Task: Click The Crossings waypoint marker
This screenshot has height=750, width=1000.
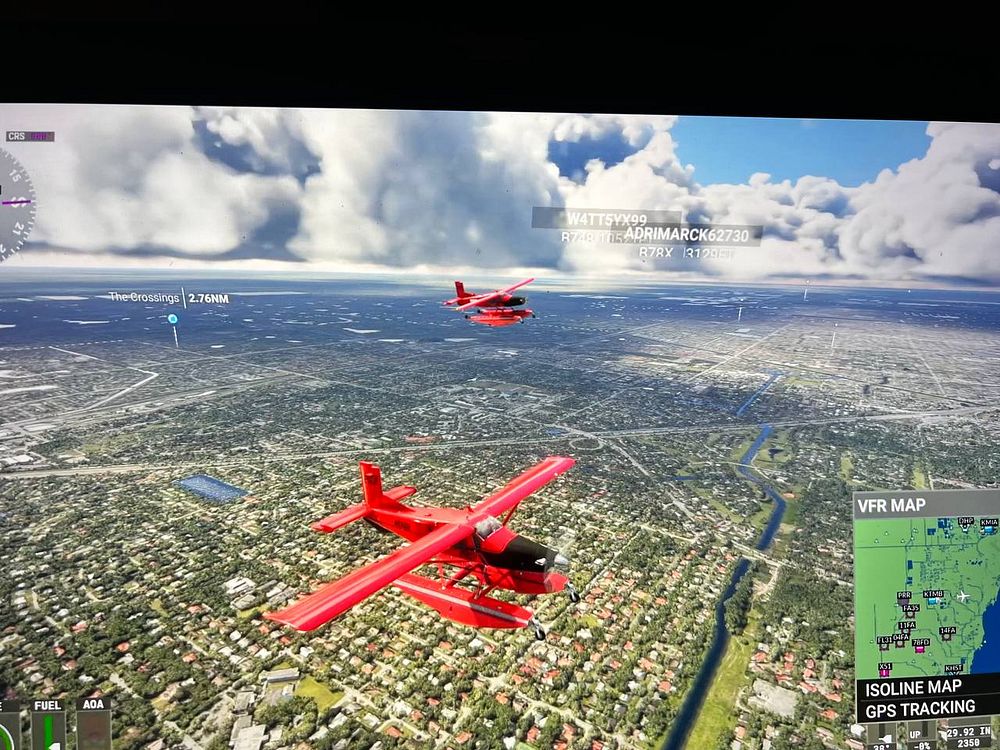Action: click(173, 319)
